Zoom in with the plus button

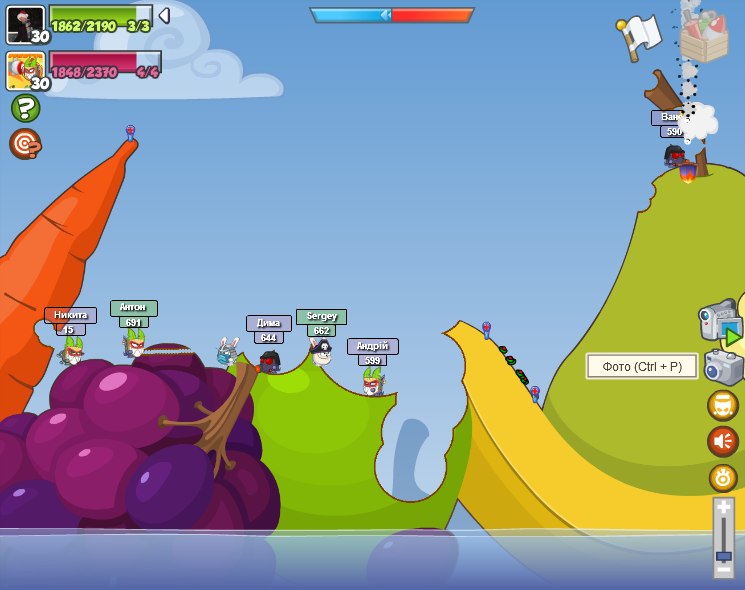(x=724, y=508)
